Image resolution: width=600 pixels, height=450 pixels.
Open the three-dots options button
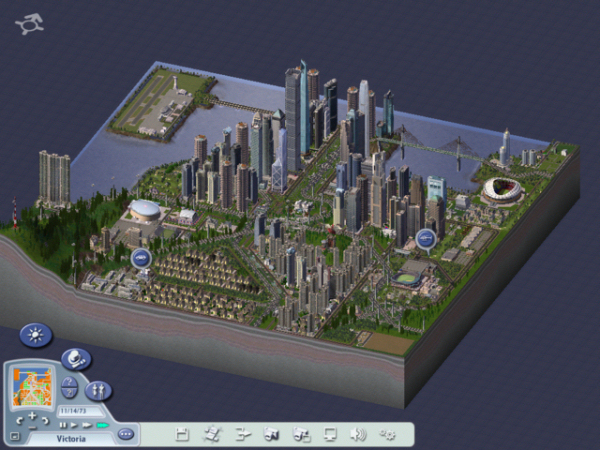pos(126,434)
